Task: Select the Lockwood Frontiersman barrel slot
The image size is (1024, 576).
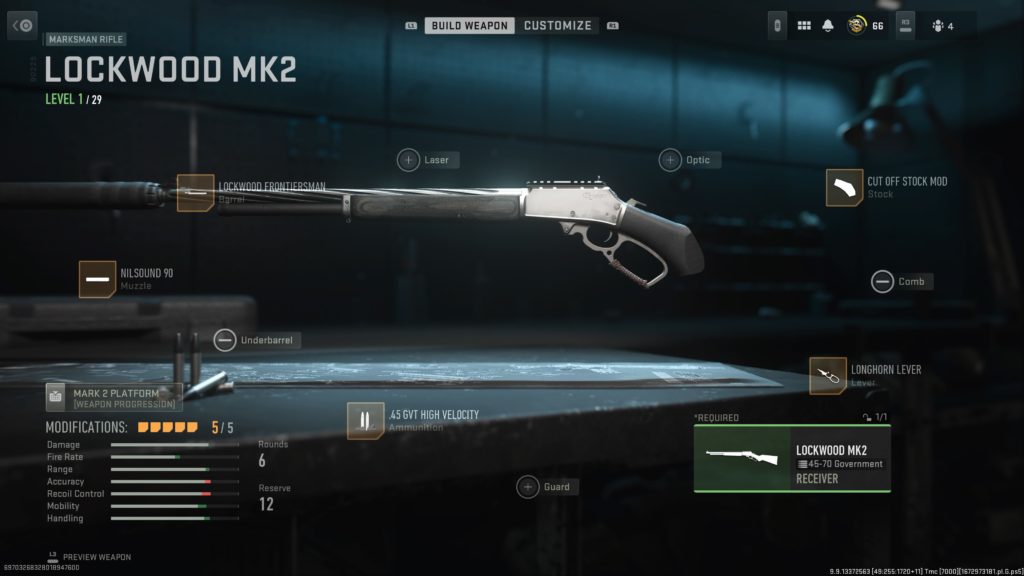Action: click(196, 192)
